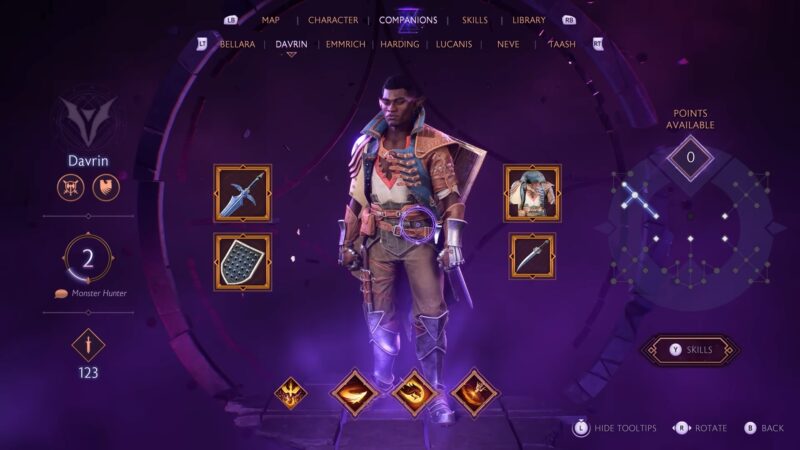Open the Library tab

coord(529,20)
